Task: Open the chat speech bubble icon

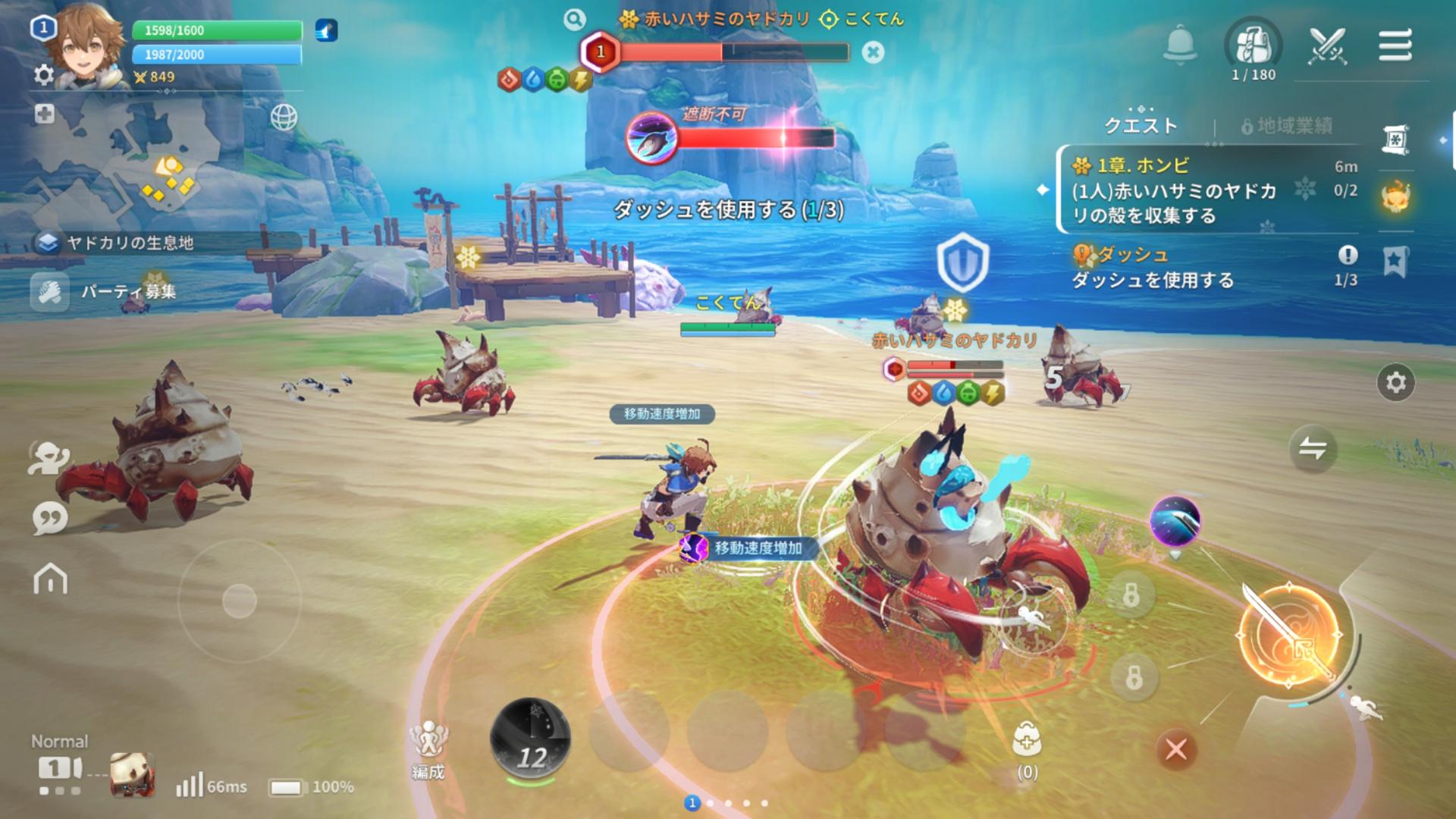Action: pos(50,519)
